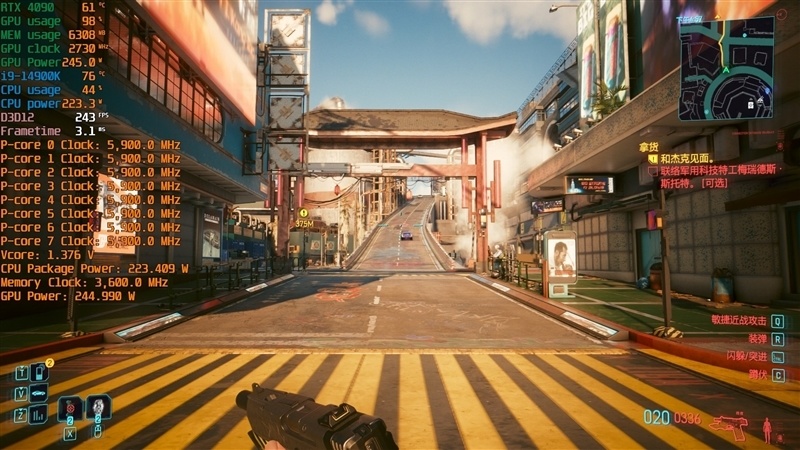The width and height of the screenshot is (800, 450).
Task: Click the red stance body figure icon
Action: pos(768,428)
